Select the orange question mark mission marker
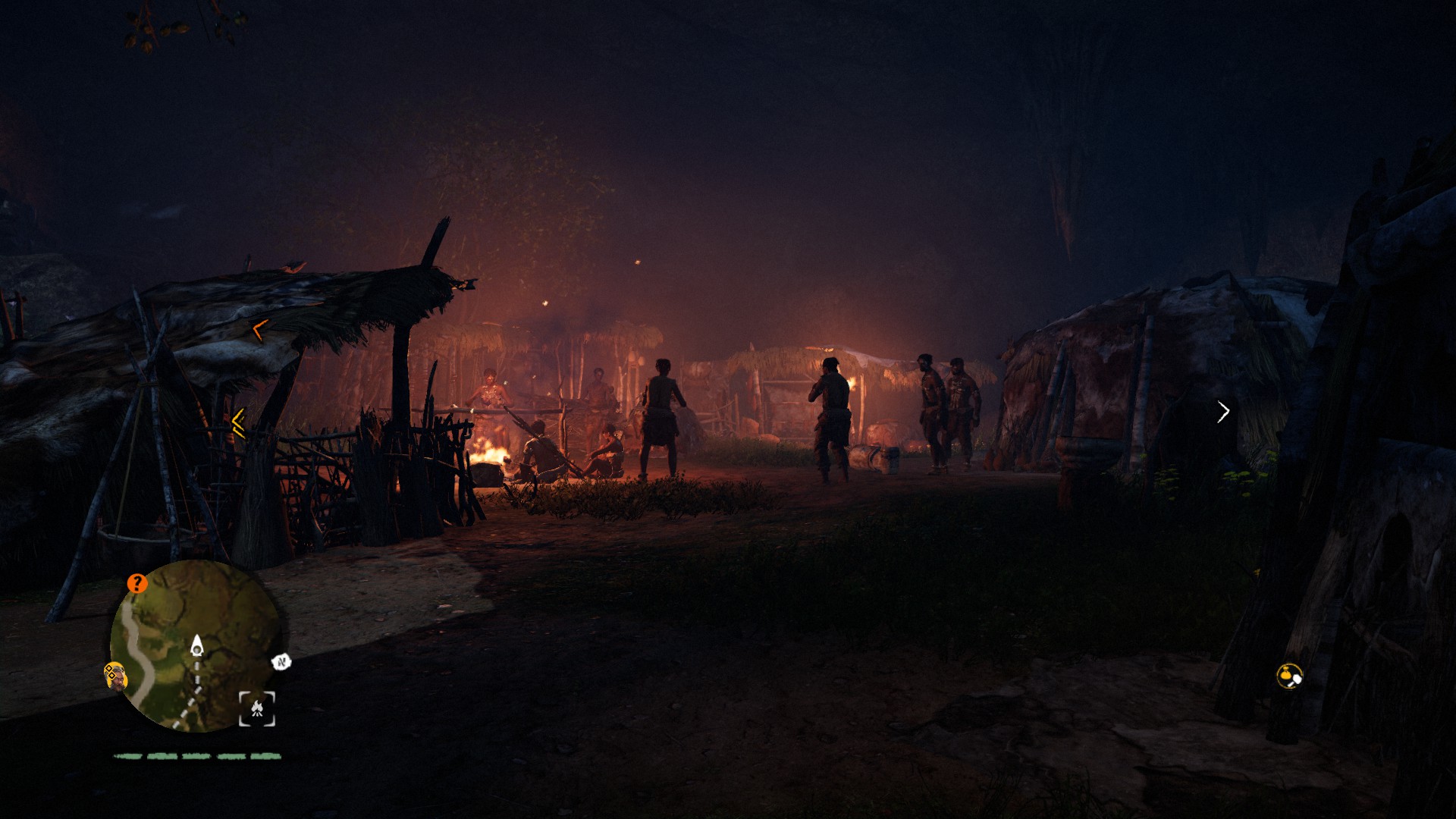The image size is (1456, 819). pos(136,583)
